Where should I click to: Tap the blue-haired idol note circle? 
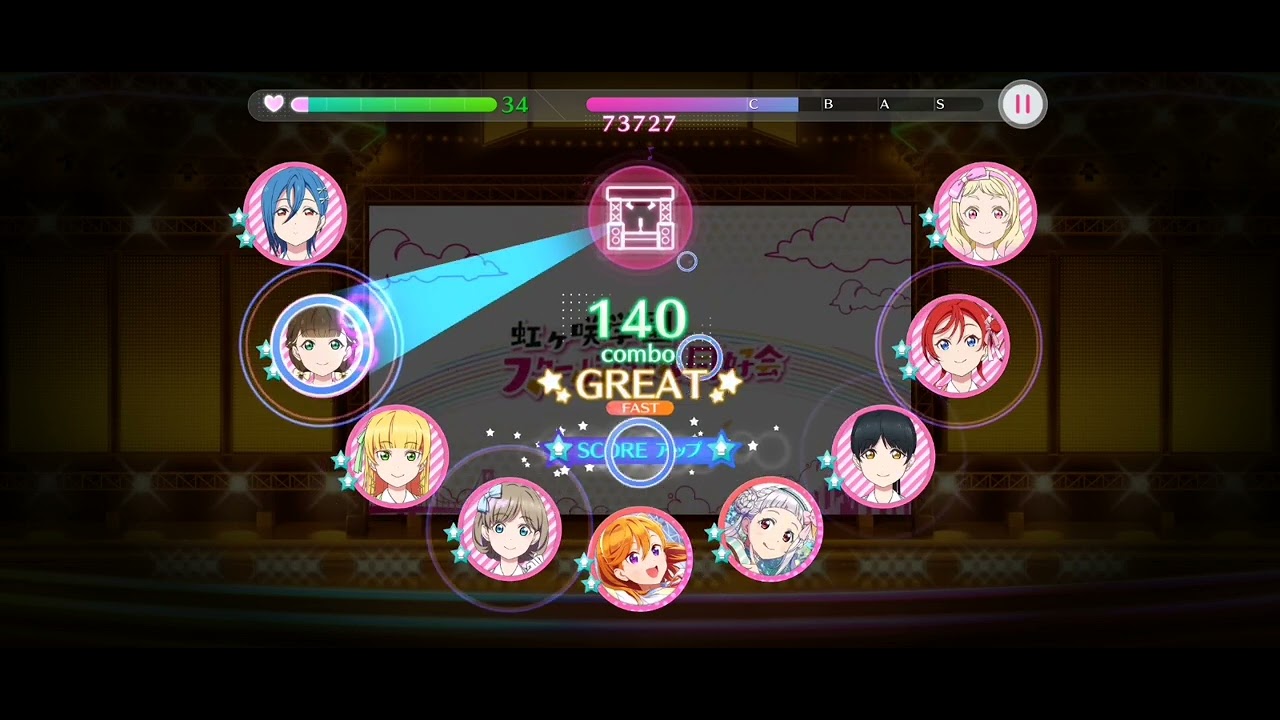tap(295, 213)
